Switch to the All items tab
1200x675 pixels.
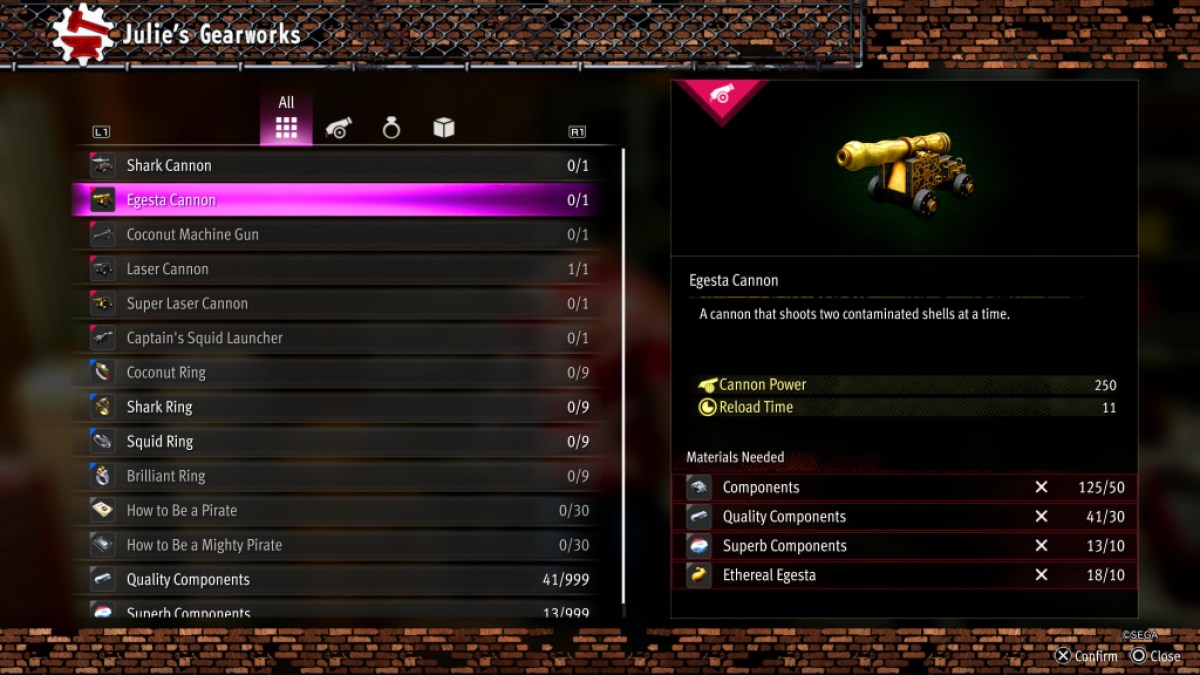tap(287, 120)
